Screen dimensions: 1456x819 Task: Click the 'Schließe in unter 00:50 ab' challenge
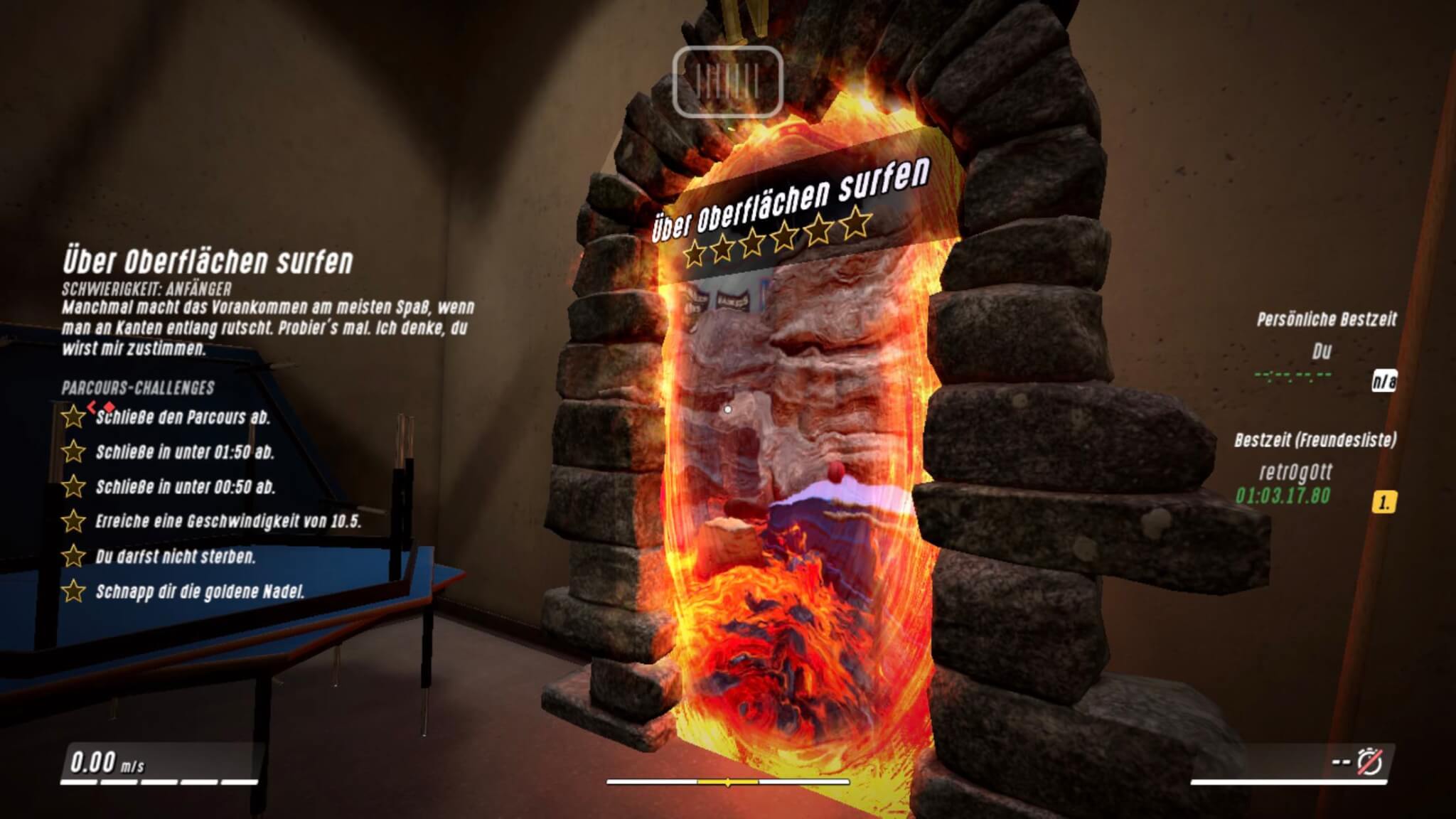click(x=185, y=487)
